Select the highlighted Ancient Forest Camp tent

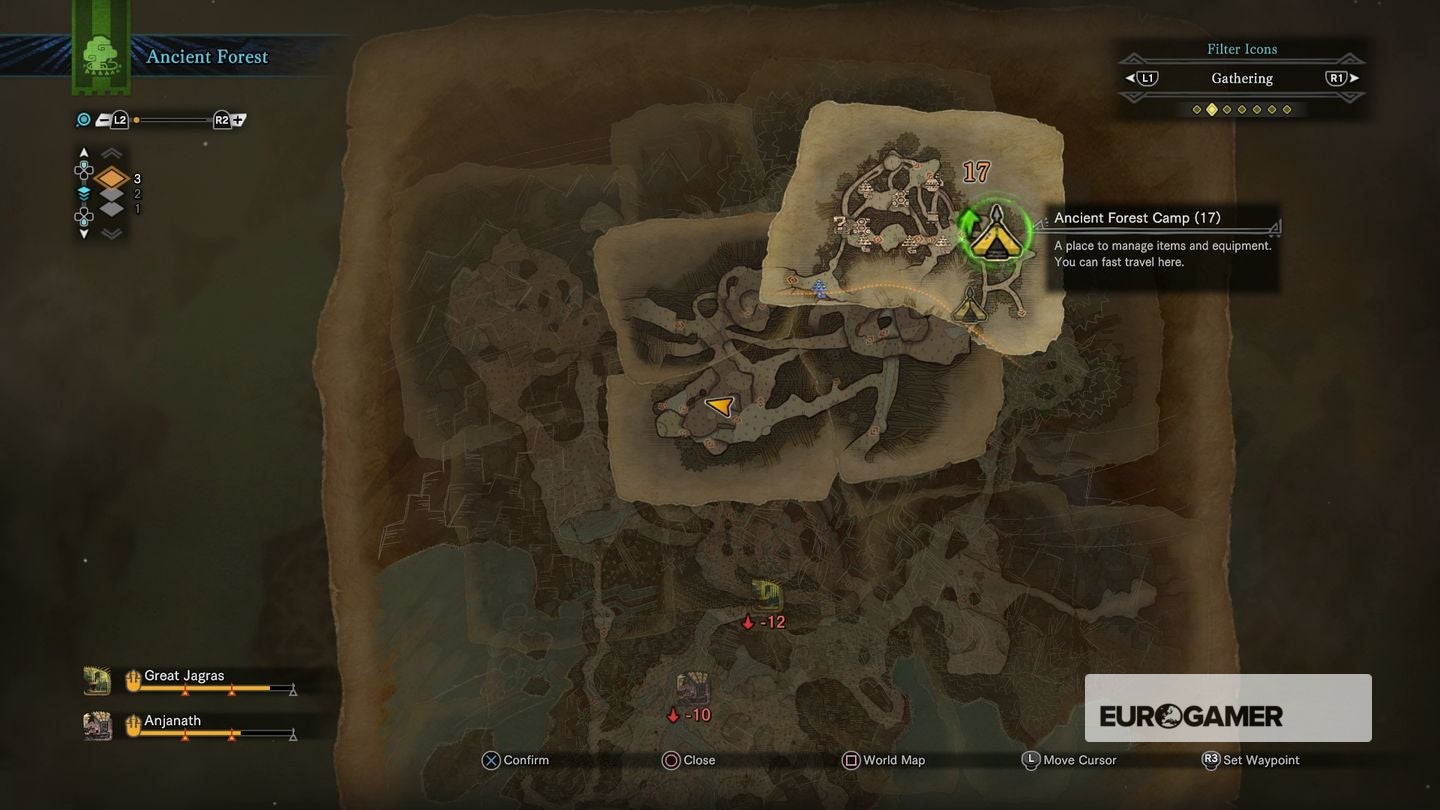(x=995, y=237)
